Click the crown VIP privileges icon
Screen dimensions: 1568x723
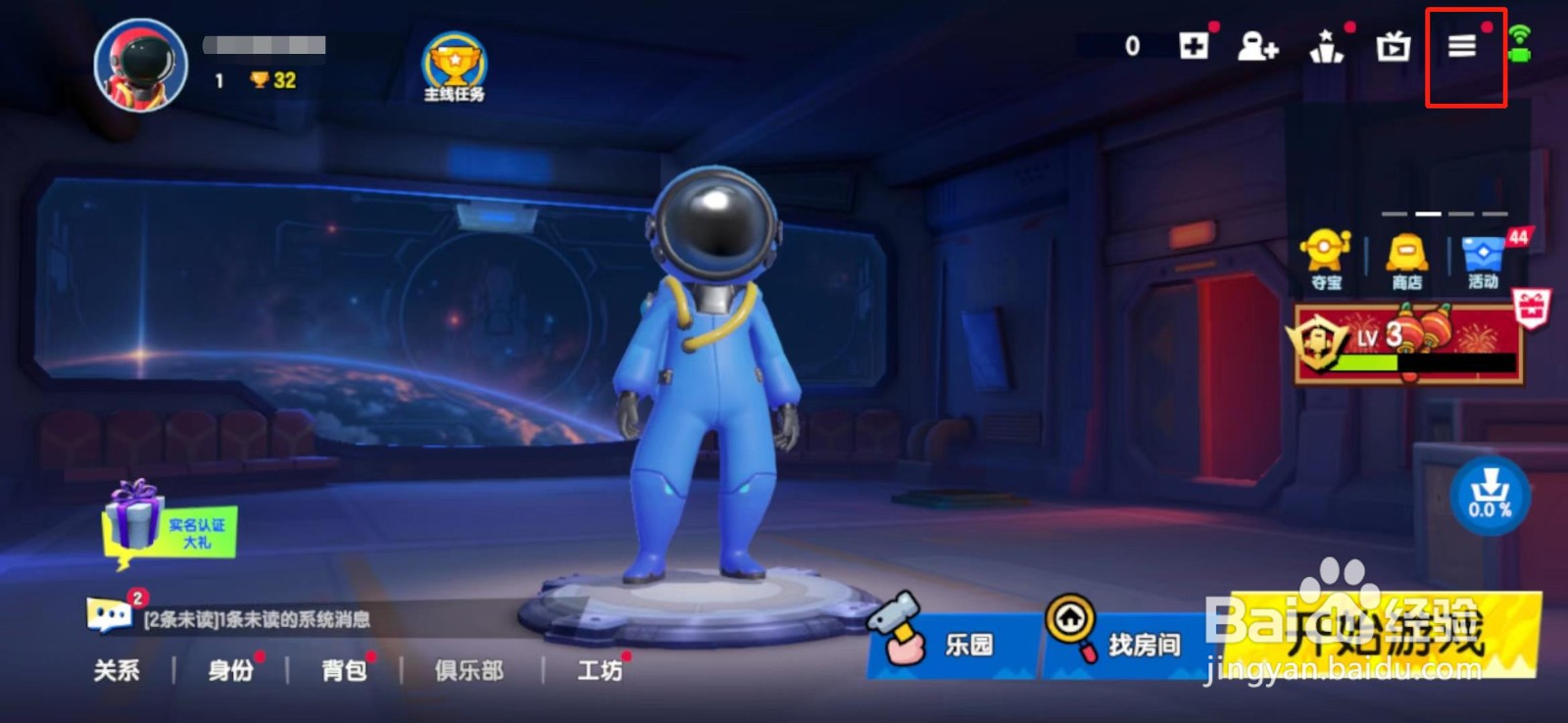coord(1326,47)
